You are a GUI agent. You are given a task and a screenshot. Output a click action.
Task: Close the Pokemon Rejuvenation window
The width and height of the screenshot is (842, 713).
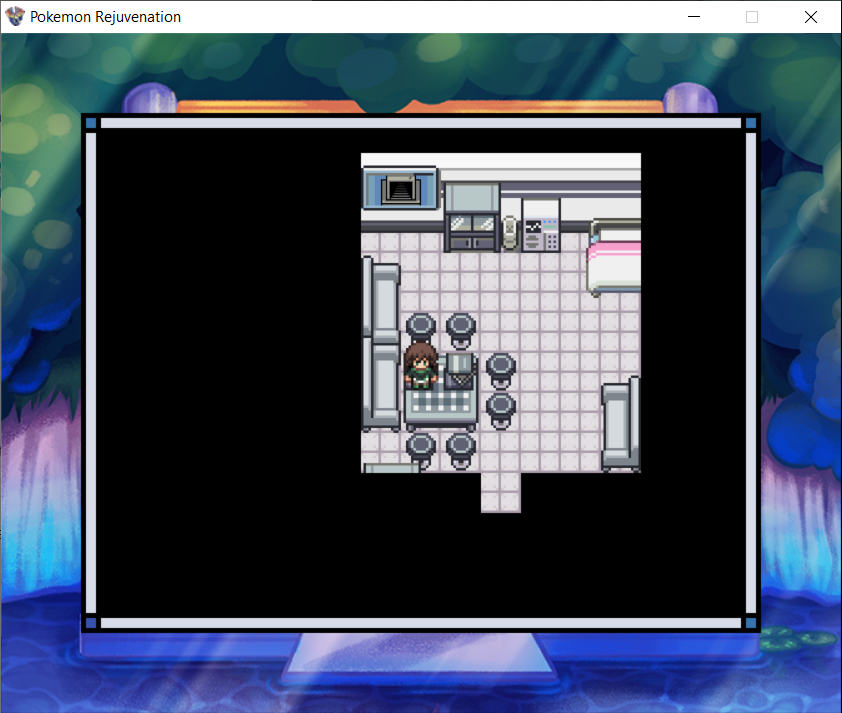point(810,17)
